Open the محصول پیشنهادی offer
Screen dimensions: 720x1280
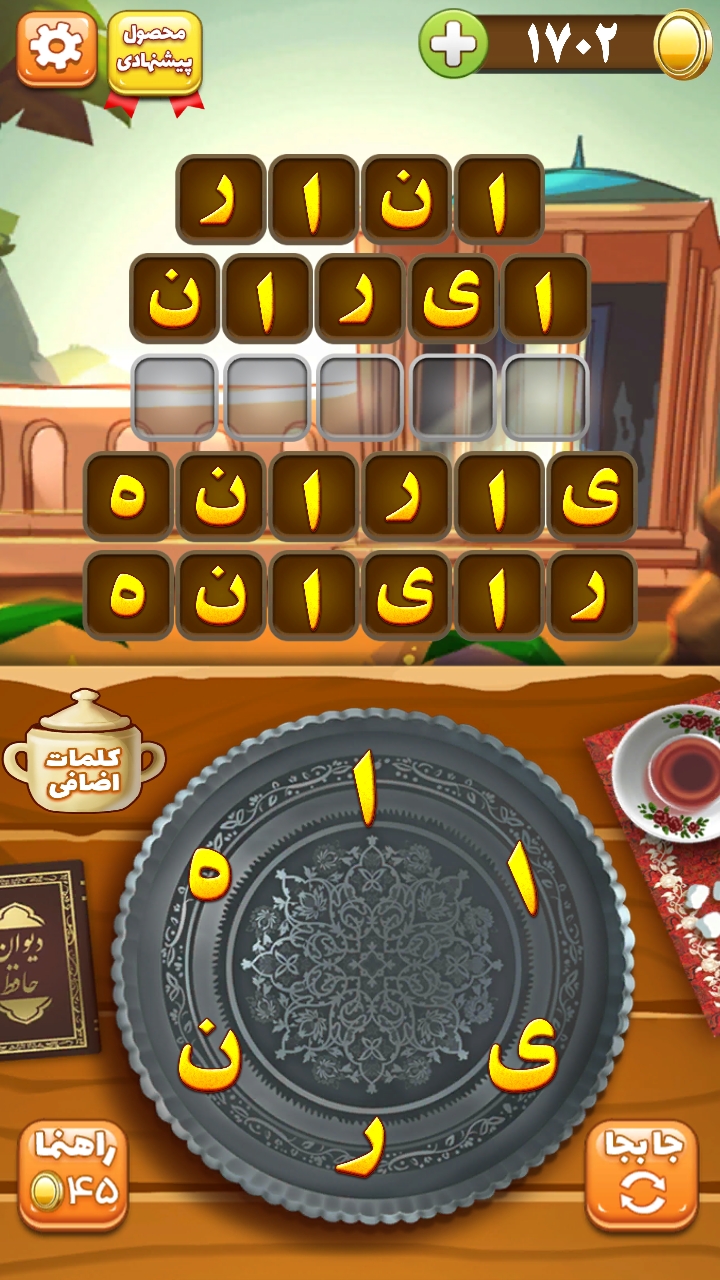pos(154,52)
